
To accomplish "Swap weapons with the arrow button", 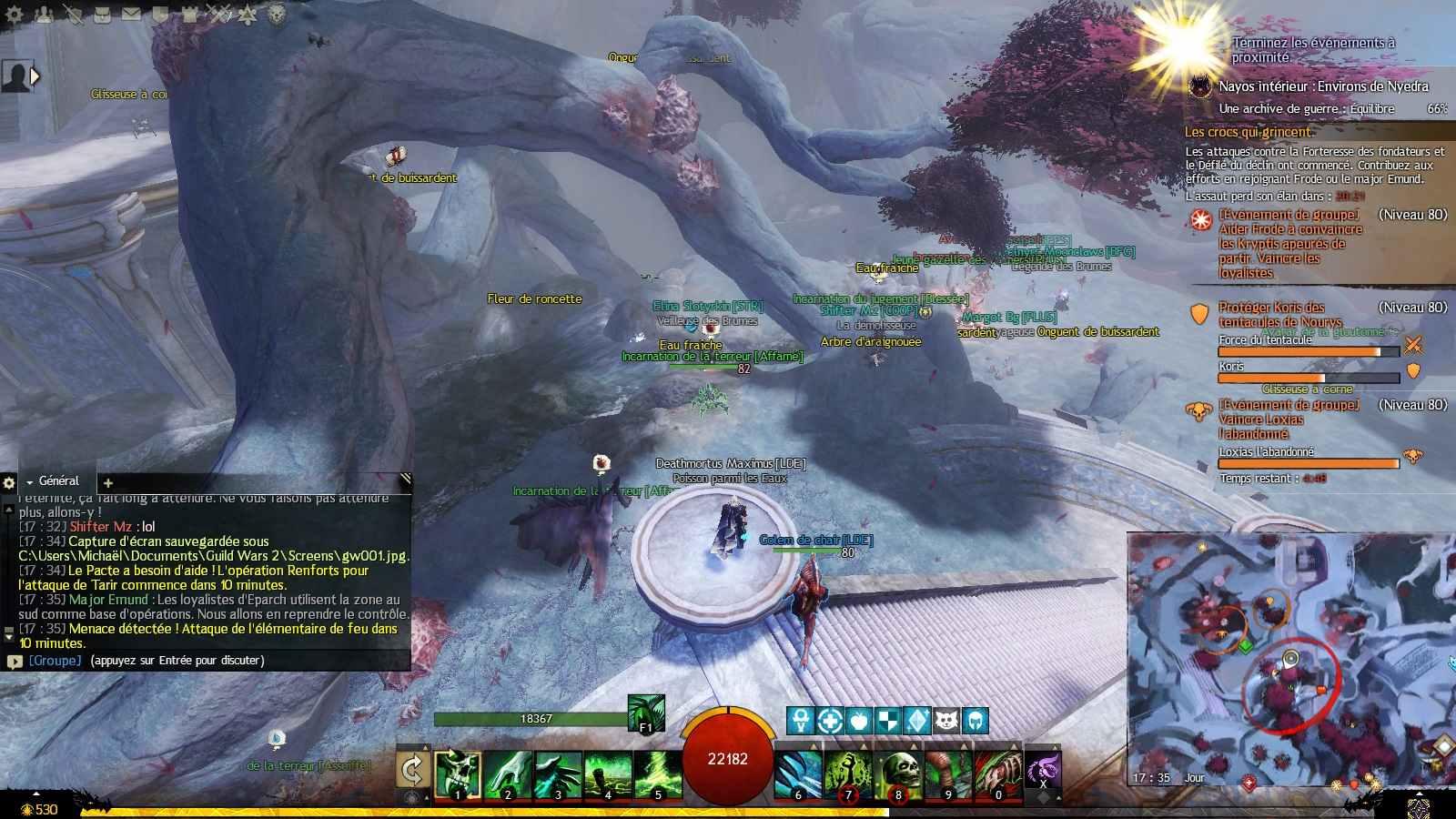I will 412,771.
